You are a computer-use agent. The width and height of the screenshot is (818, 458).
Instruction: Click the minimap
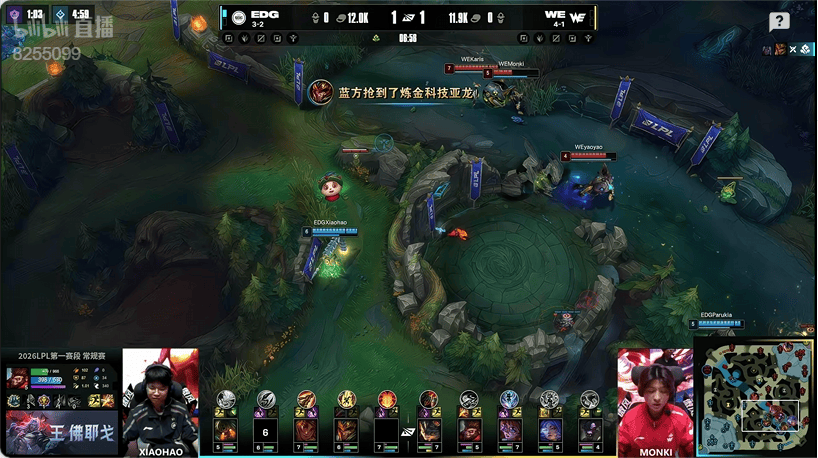(755, 398)
